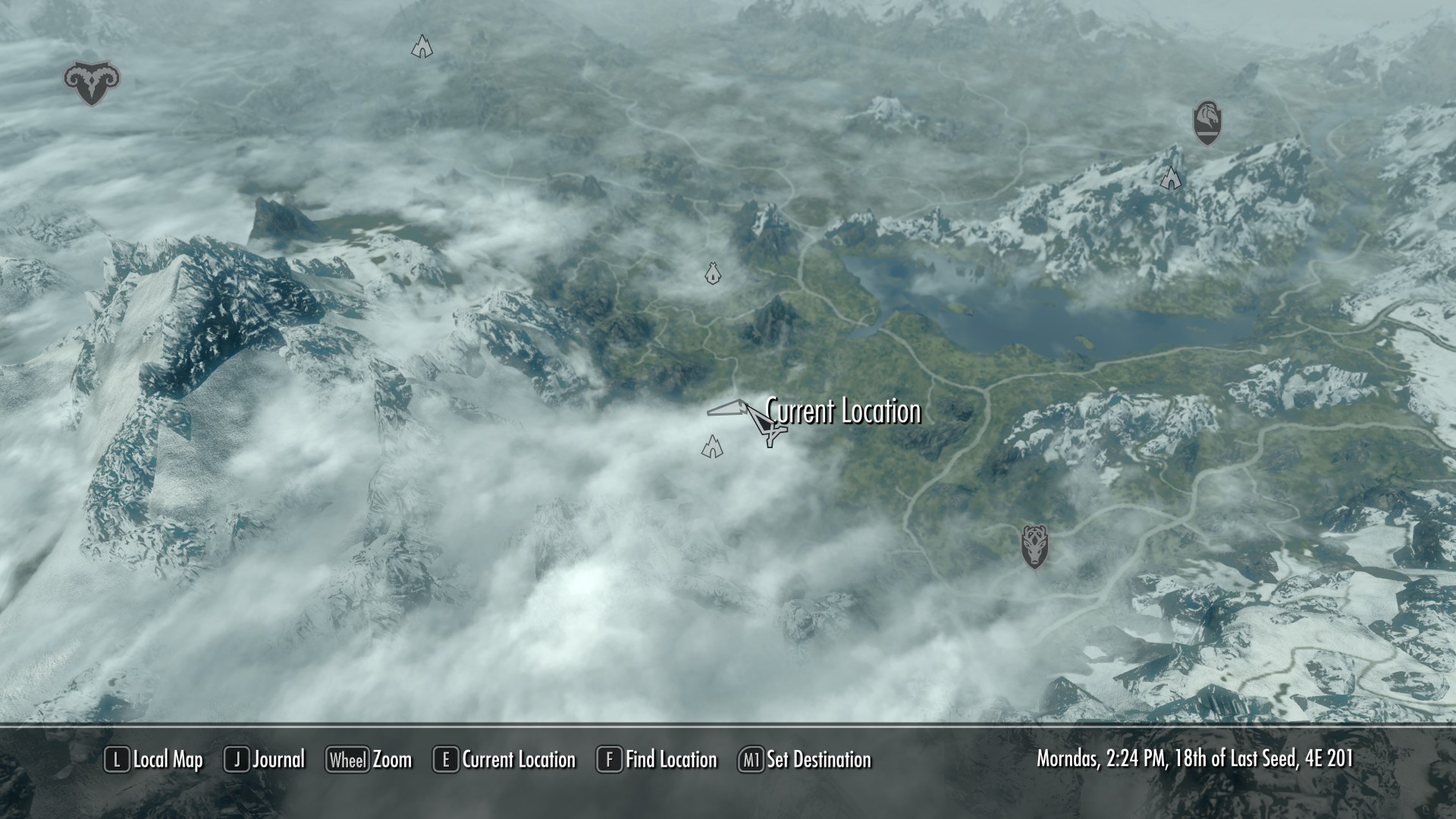The image size is (1456, 819).
Task: Click the player's Current Location arrow marker
Action: tap(767, 426)
